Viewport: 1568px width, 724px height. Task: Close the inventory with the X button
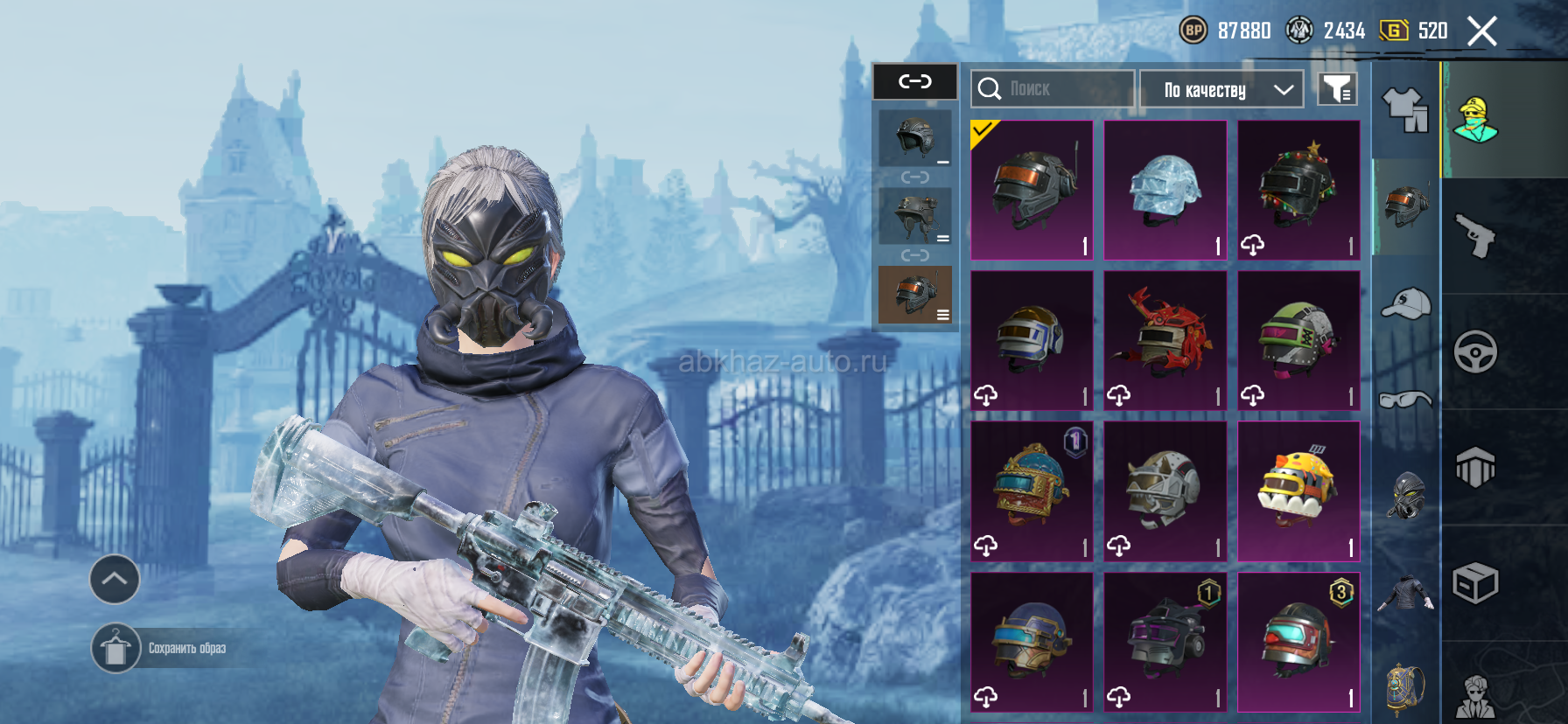[x=1482, y=31]
